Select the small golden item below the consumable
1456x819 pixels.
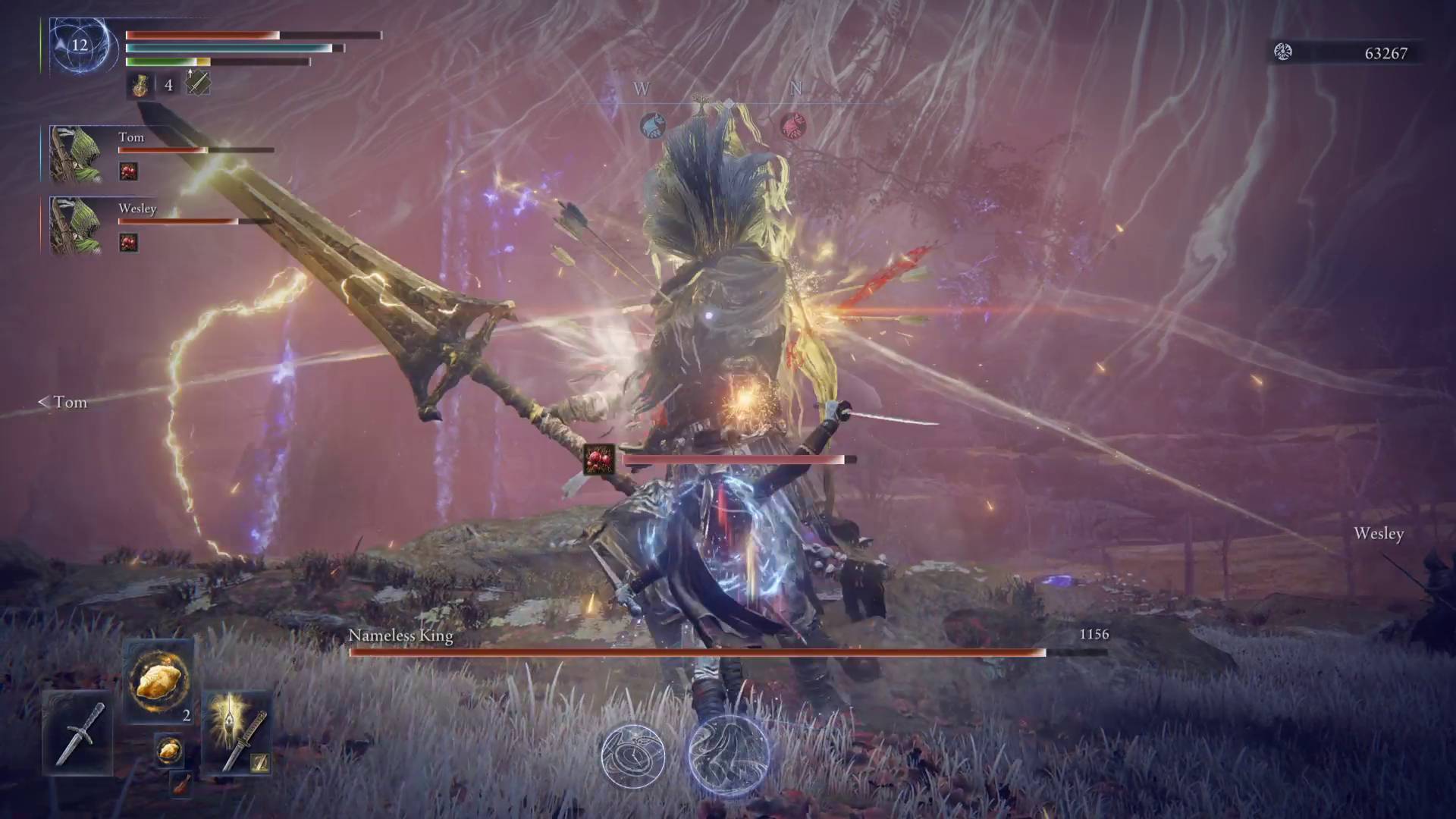169,750
